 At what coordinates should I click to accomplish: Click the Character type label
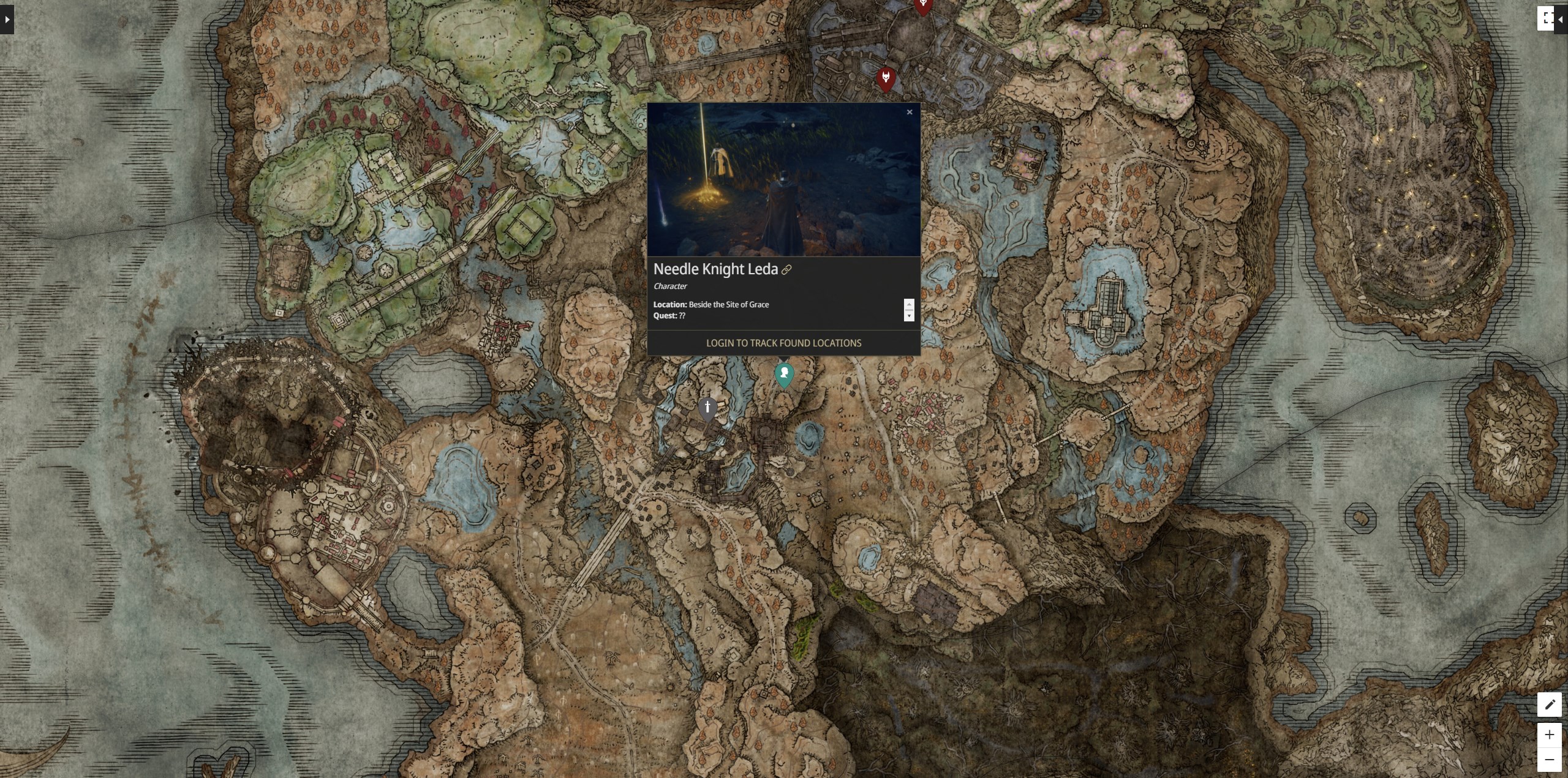[x=670, y=286]
